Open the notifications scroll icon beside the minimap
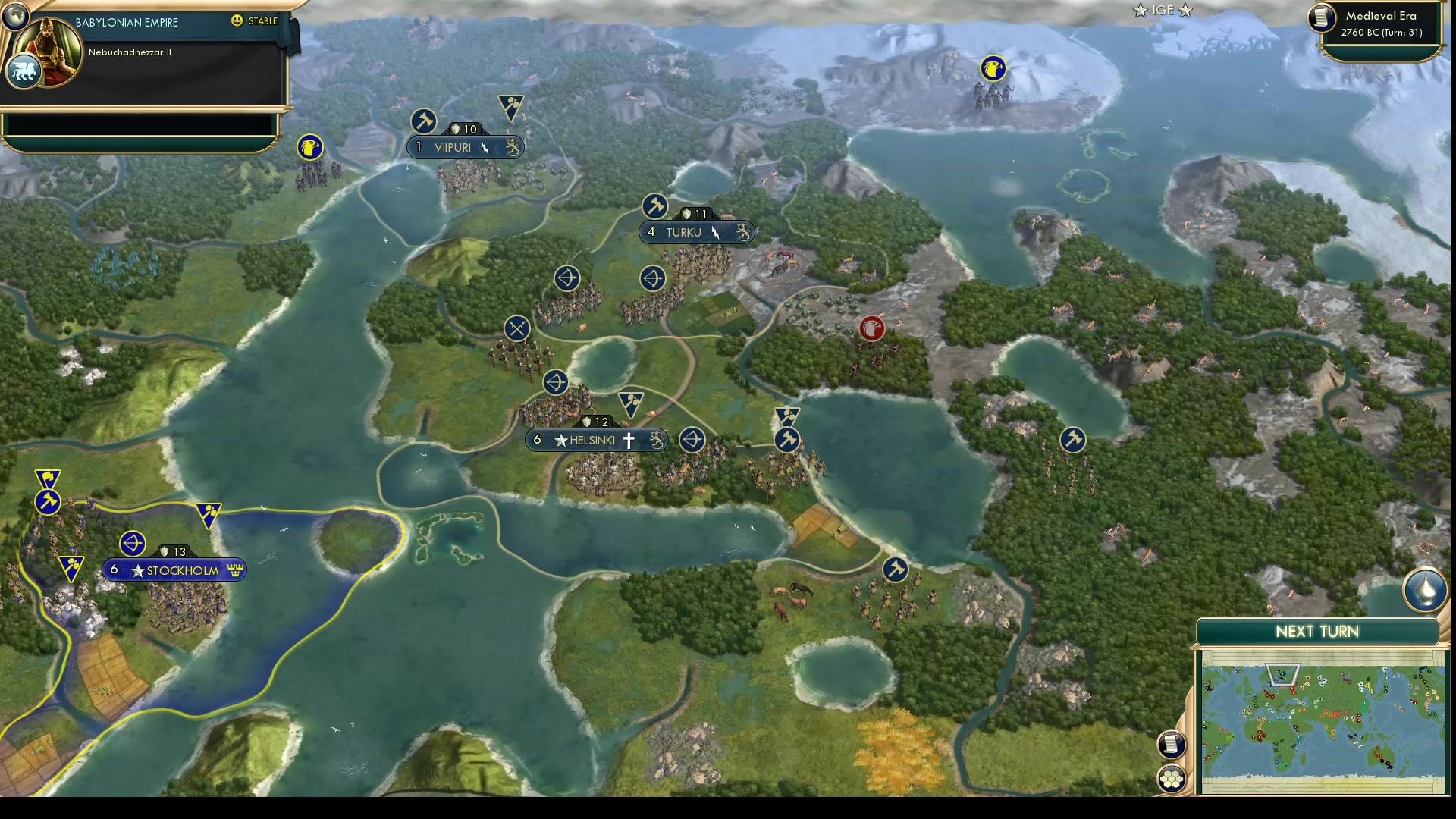Image resolution: width=1456 pixels, height=819 pixels. pyautogui.click(x=1172, y=745)
